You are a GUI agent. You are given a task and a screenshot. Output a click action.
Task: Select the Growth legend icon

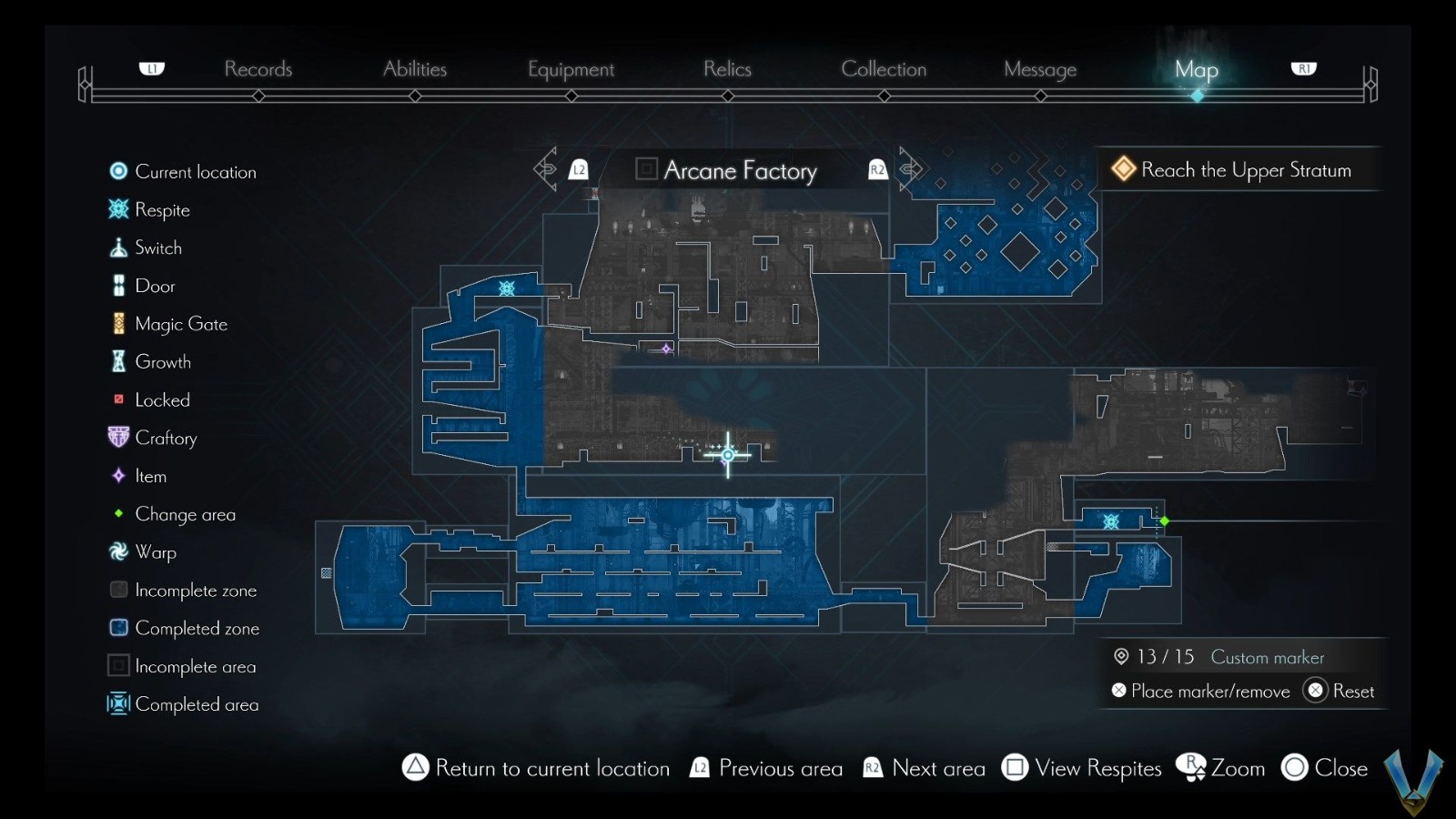click(x=117, y=361)
